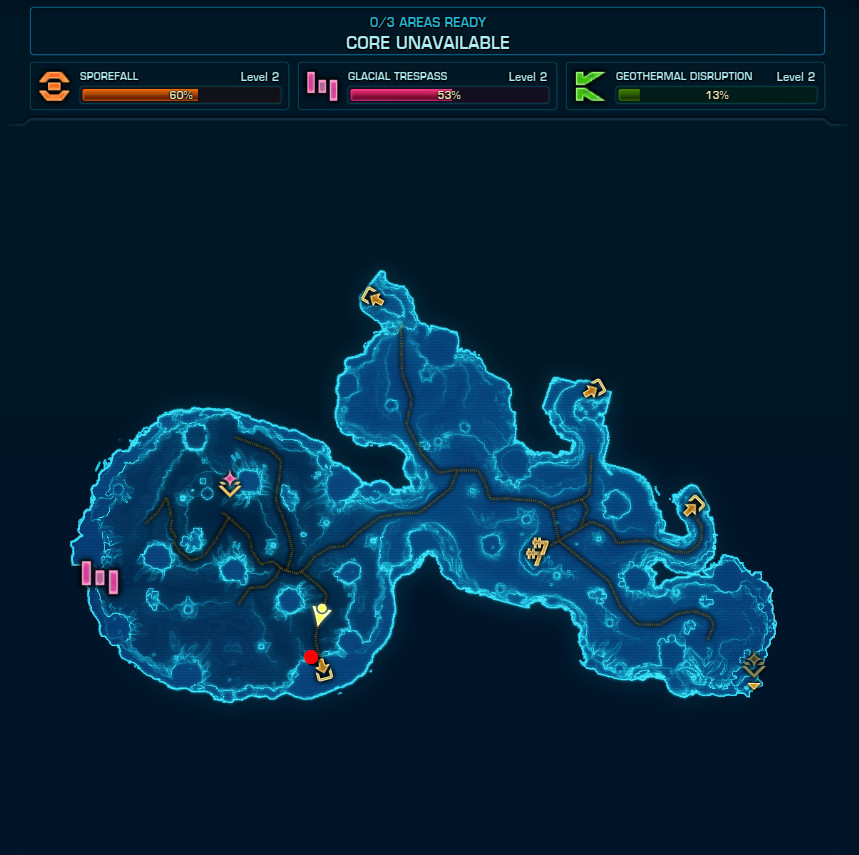Click the red dot map marker

click(x=311, y=657)
